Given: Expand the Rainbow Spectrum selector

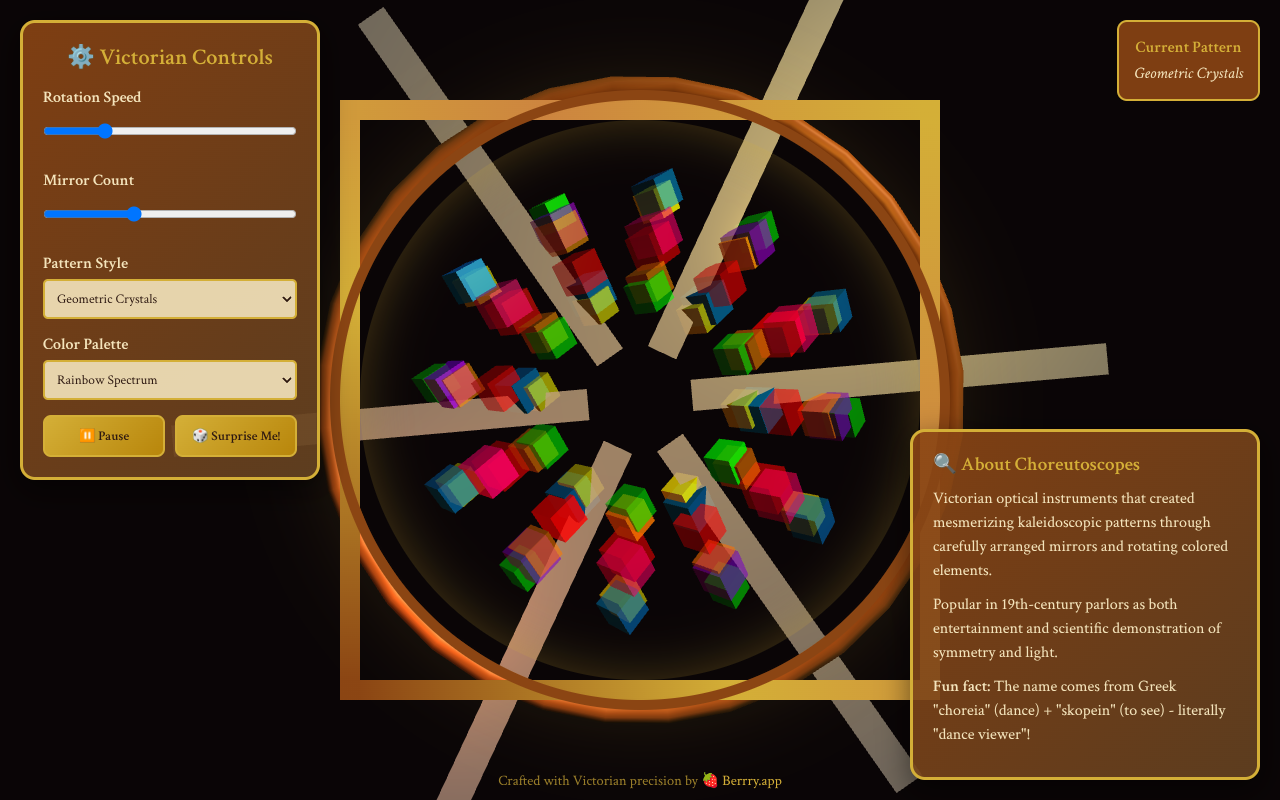Looking at the screenshot, I should coord(169,380).
